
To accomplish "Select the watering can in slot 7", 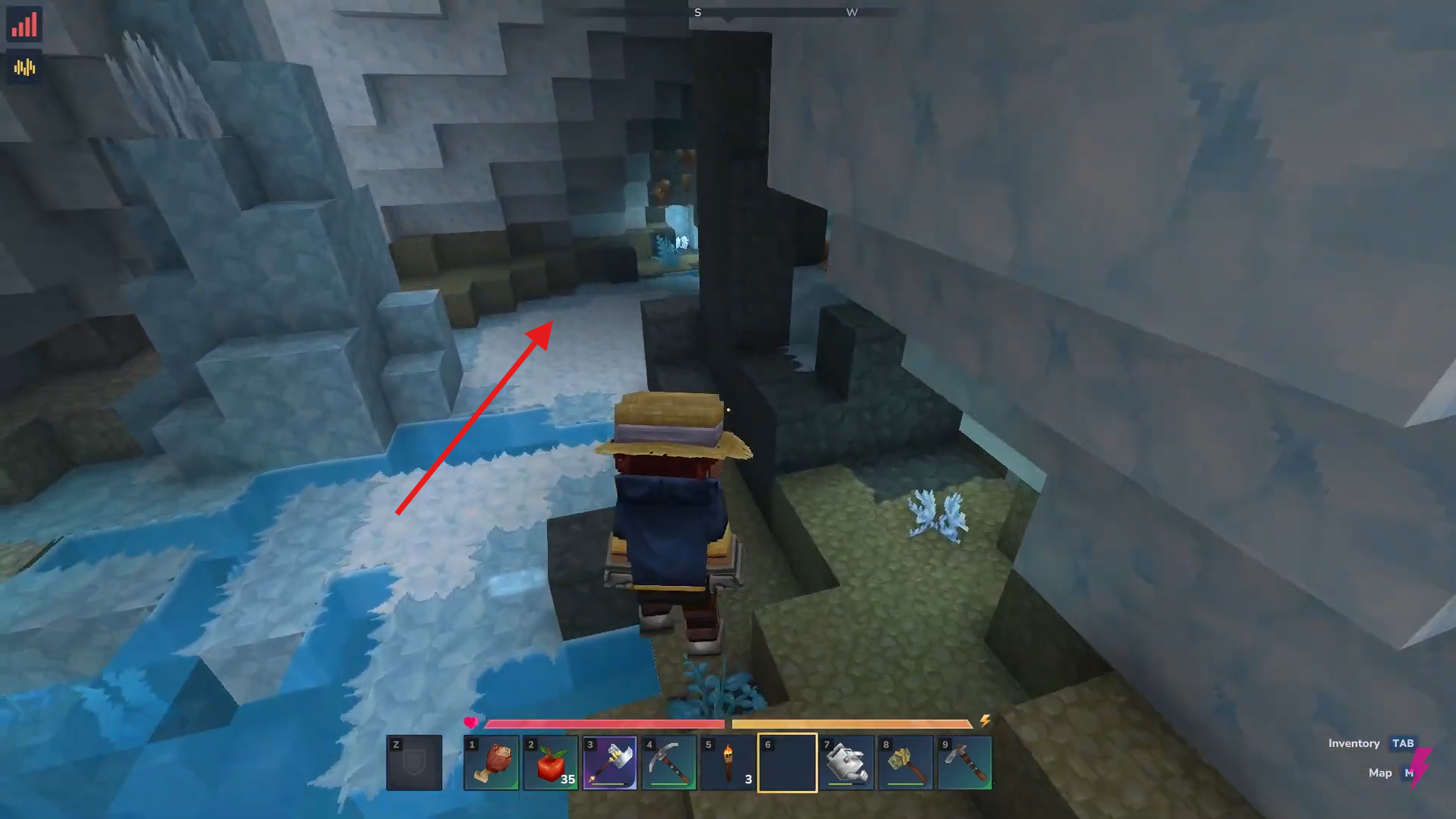I will click(846, 763).
